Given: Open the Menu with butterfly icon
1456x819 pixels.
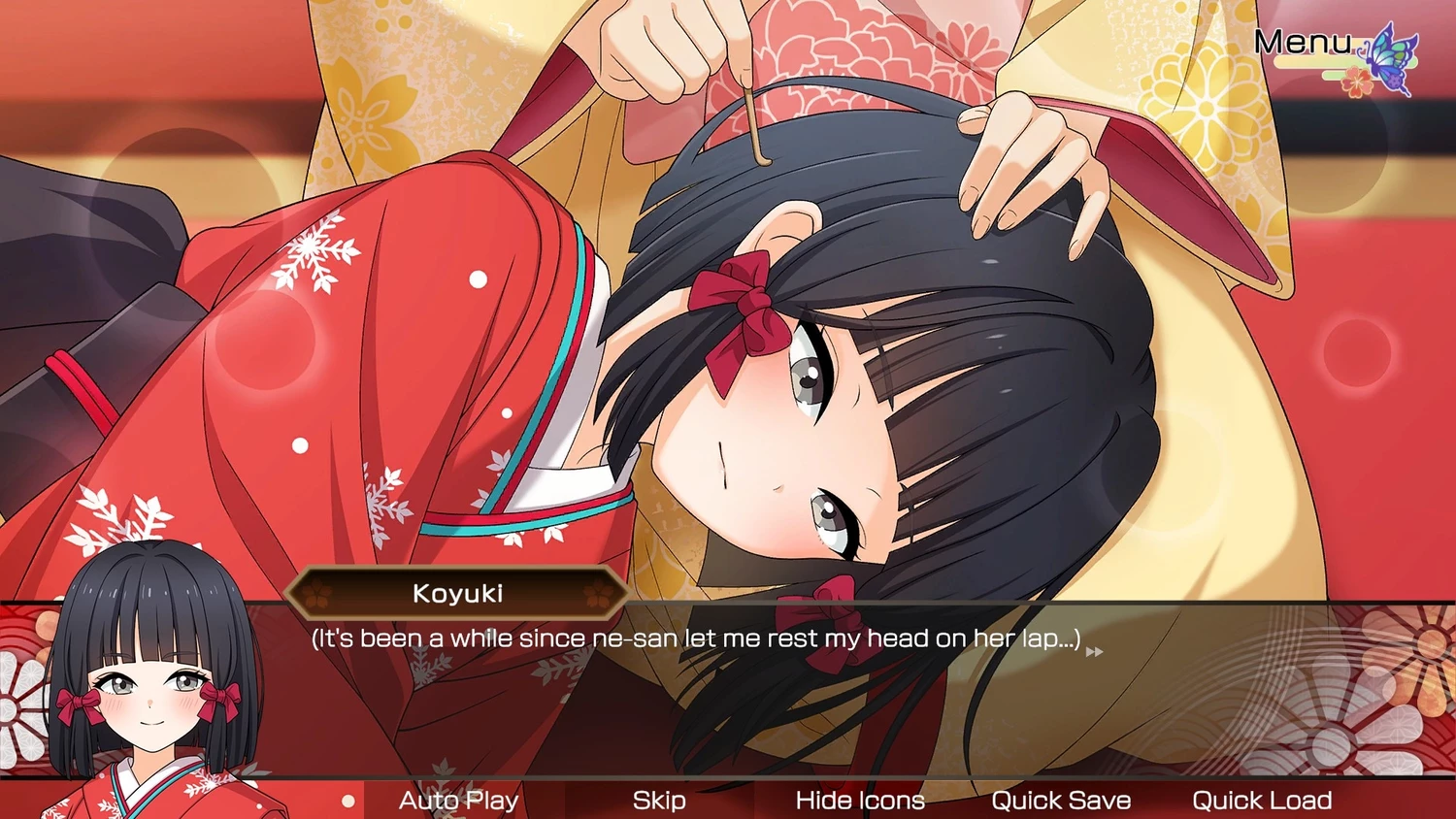Looking at the screenshot, I should pos(1334,50).
